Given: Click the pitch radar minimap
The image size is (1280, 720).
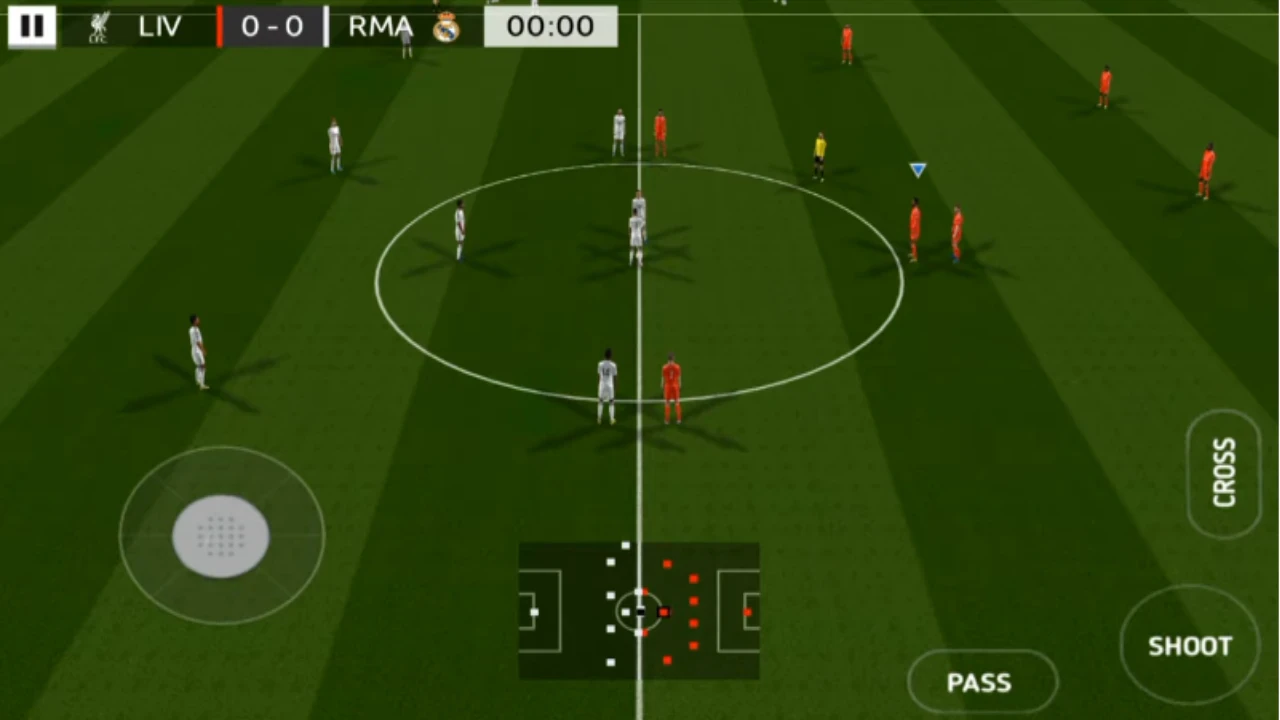Looking at the screenshot, I should pyautogui.click(x=639, y=610).
